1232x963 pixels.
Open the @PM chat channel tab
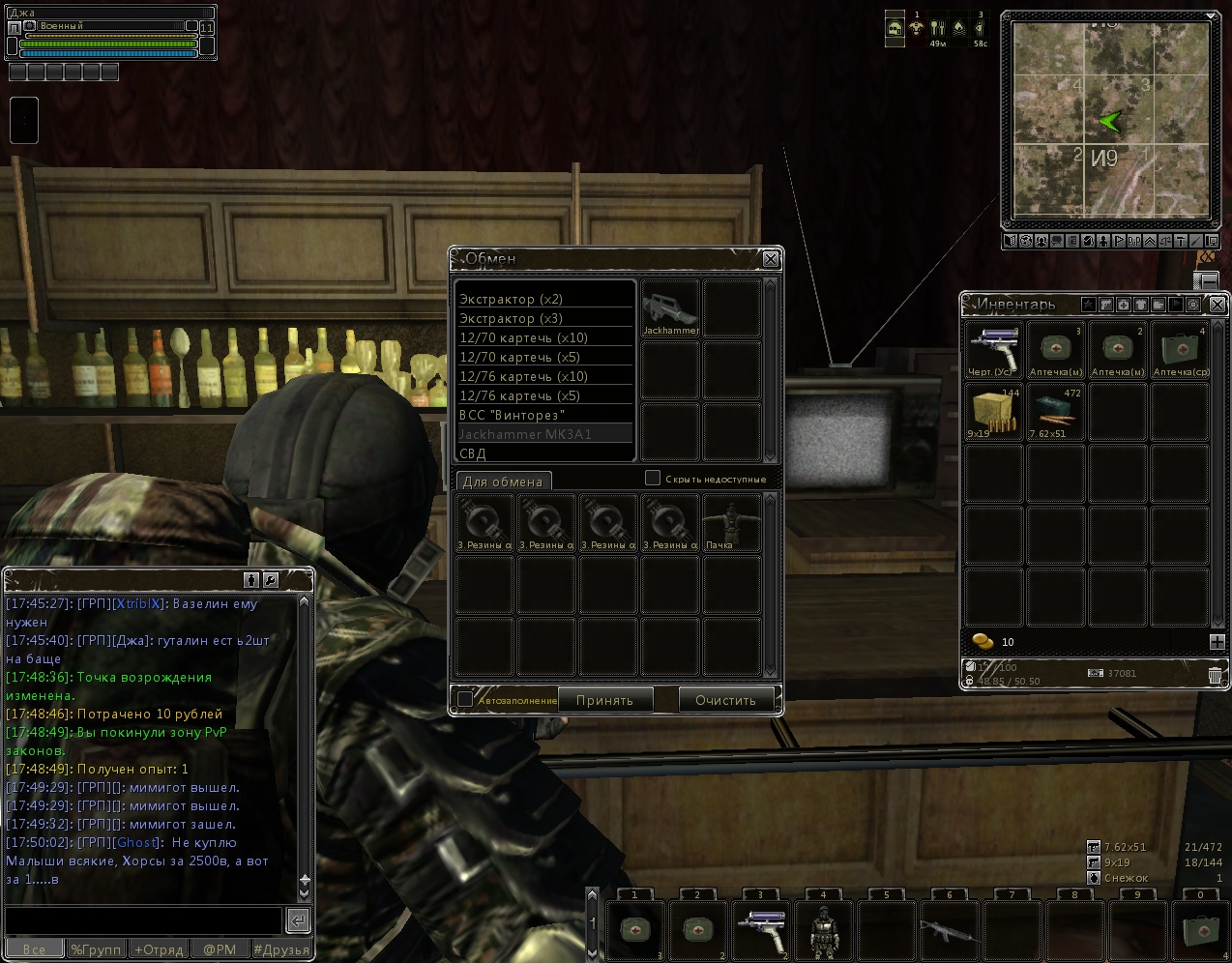tap(220, 949)
